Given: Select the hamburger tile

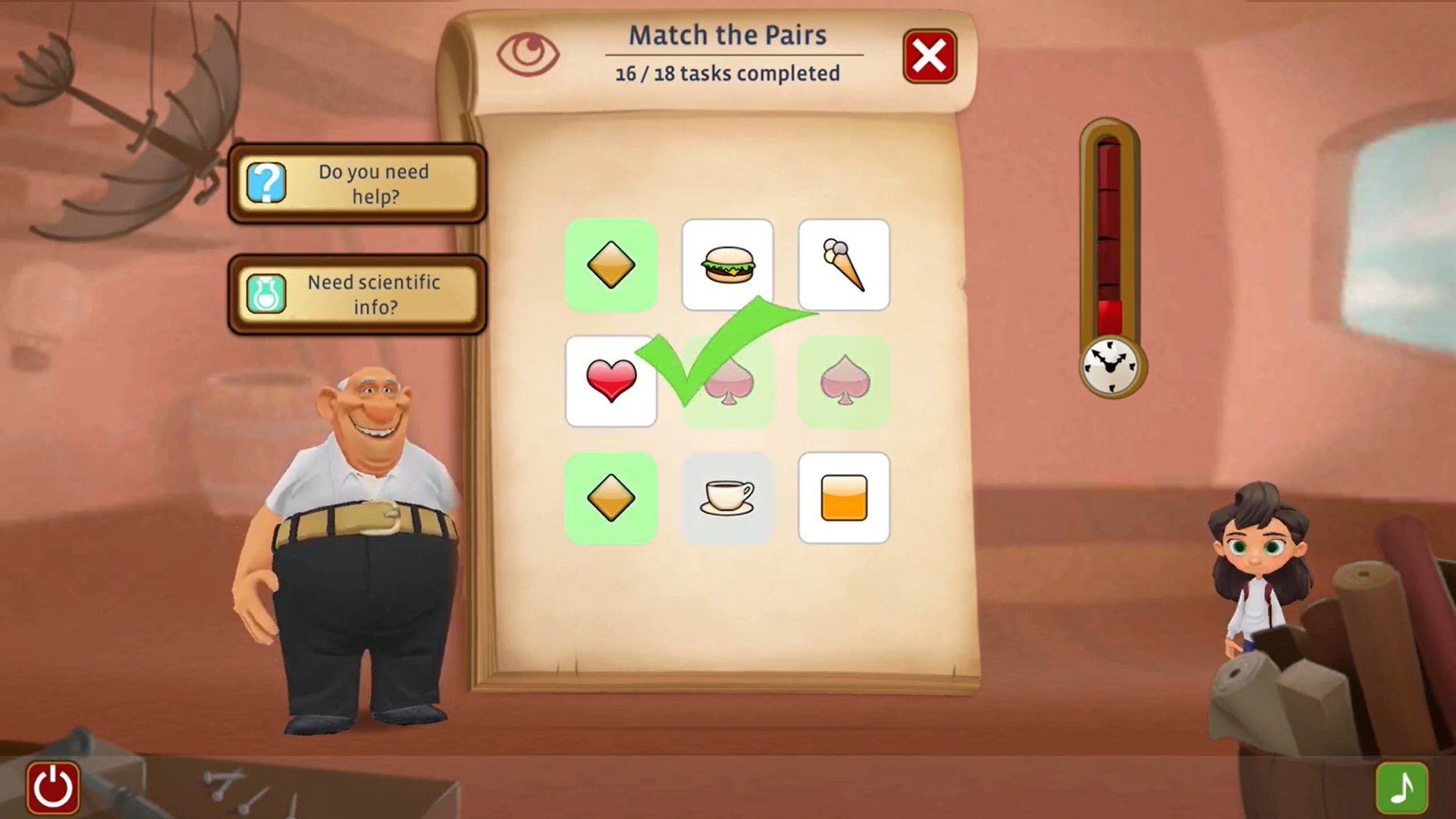Looking at the screenshot, I should pyautogui.click(x=727, y=265).
